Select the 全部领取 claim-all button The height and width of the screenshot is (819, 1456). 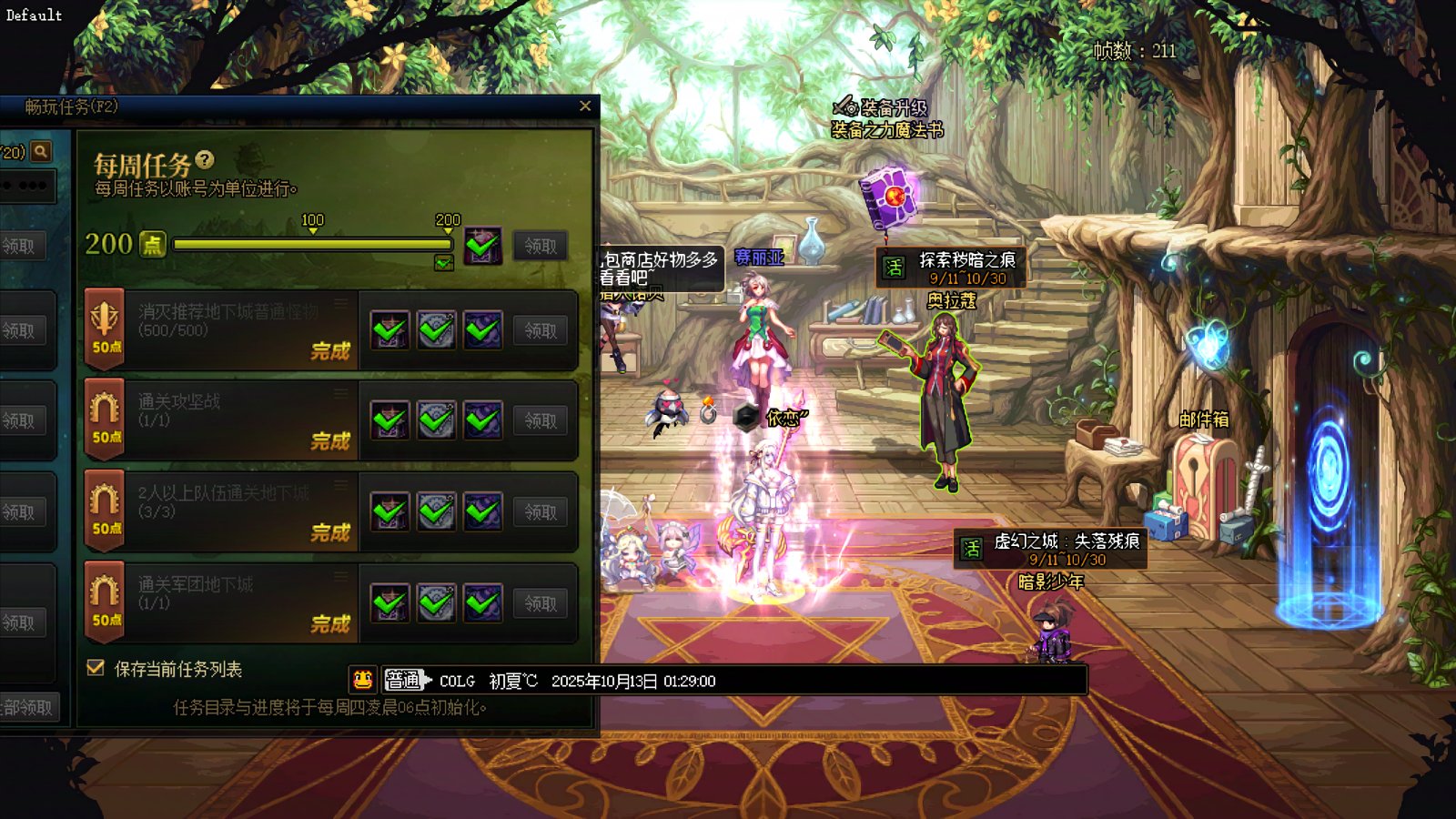[x=27, y=707]
